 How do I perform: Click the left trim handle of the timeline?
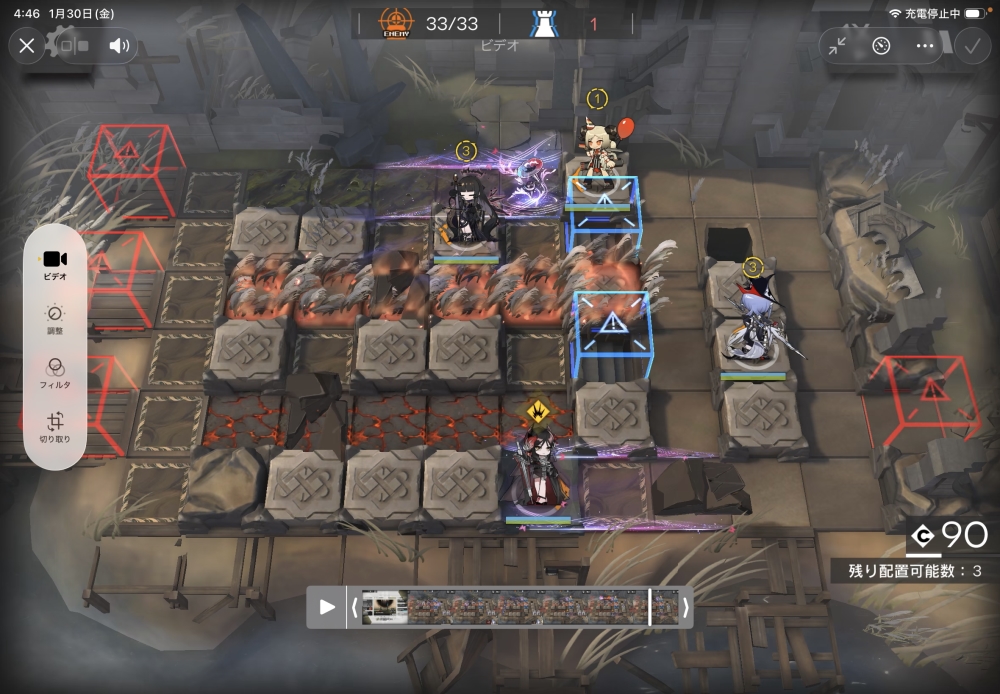click(x=354, y=607)
